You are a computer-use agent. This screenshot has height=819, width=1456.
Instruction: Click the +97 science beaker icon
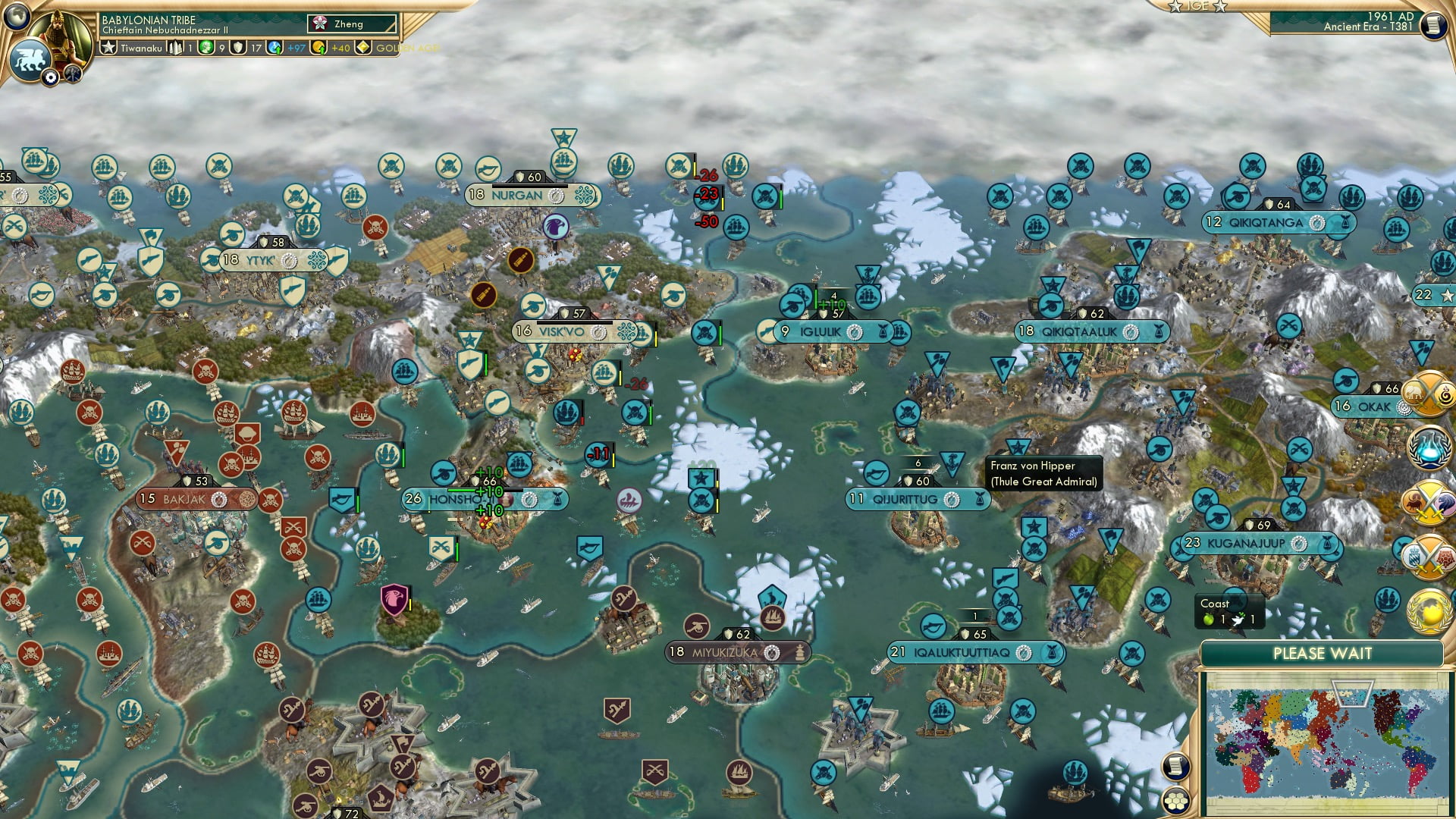(275, 49)
